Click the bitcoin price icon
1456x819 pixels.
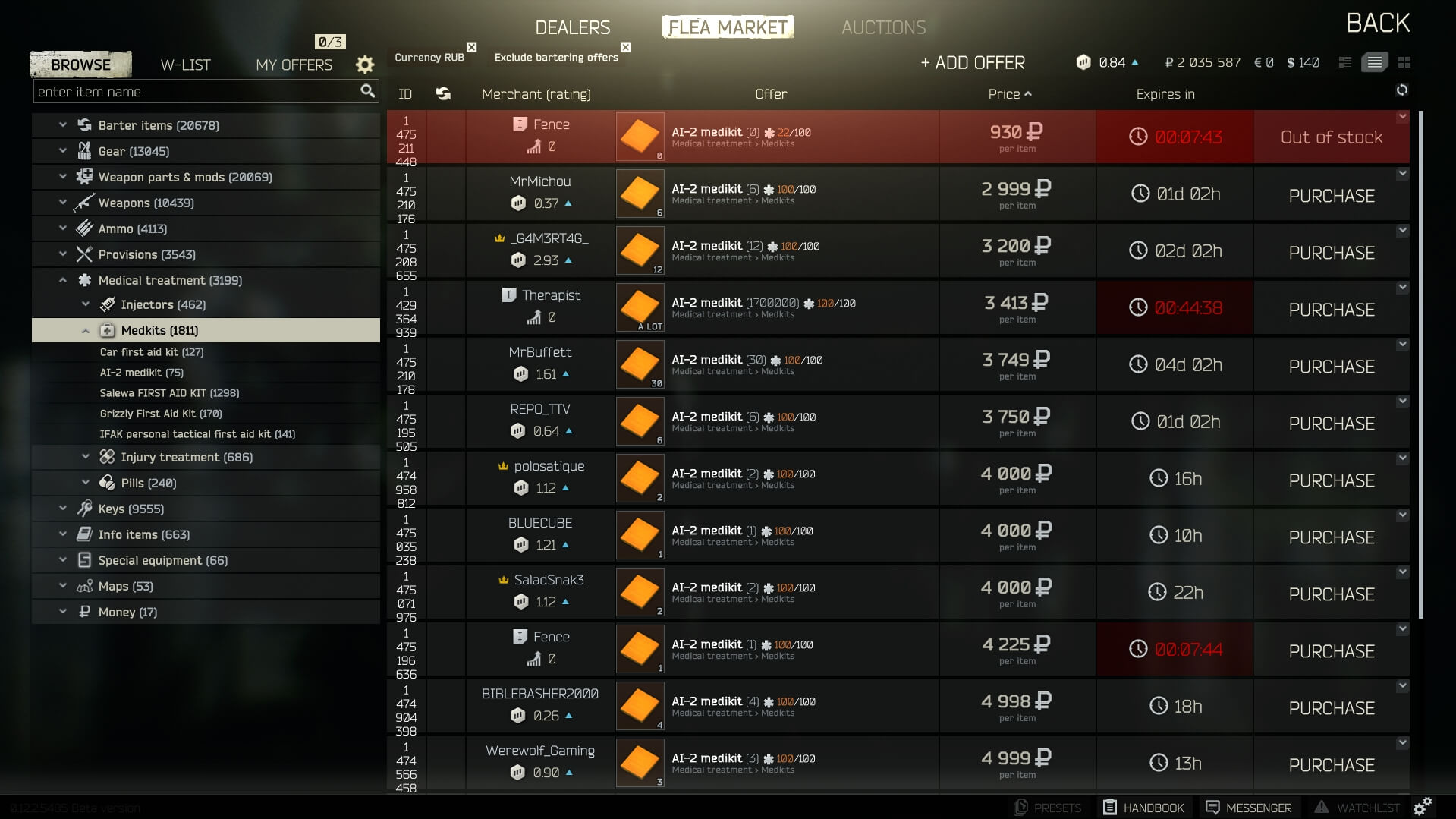pos(1083,62)
